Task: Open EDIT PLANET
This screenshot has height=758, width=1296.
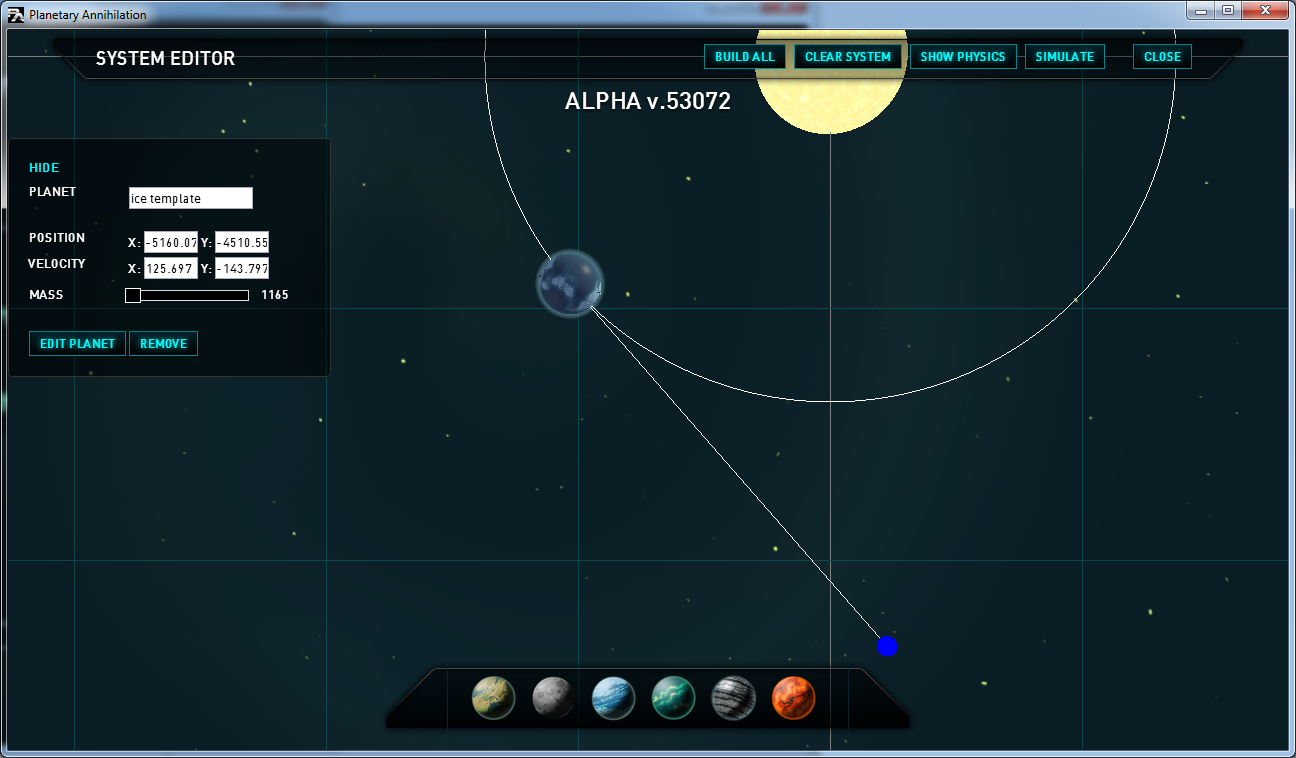Action: click(x=77, y=344)
